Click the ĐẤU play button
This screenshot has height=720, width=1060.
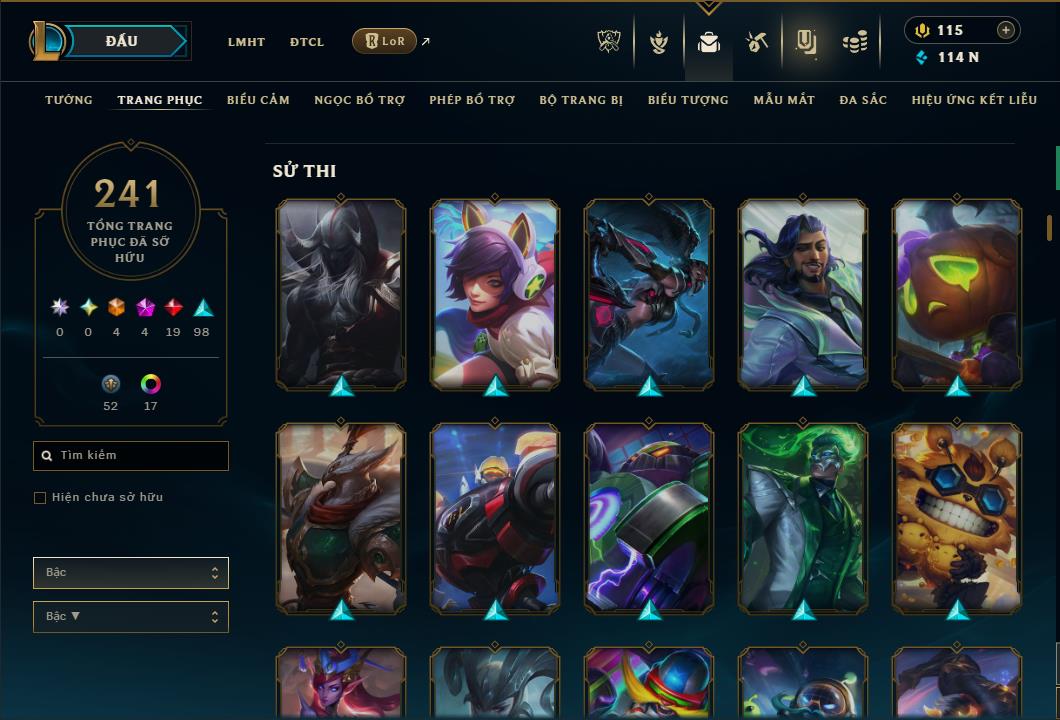122,41
